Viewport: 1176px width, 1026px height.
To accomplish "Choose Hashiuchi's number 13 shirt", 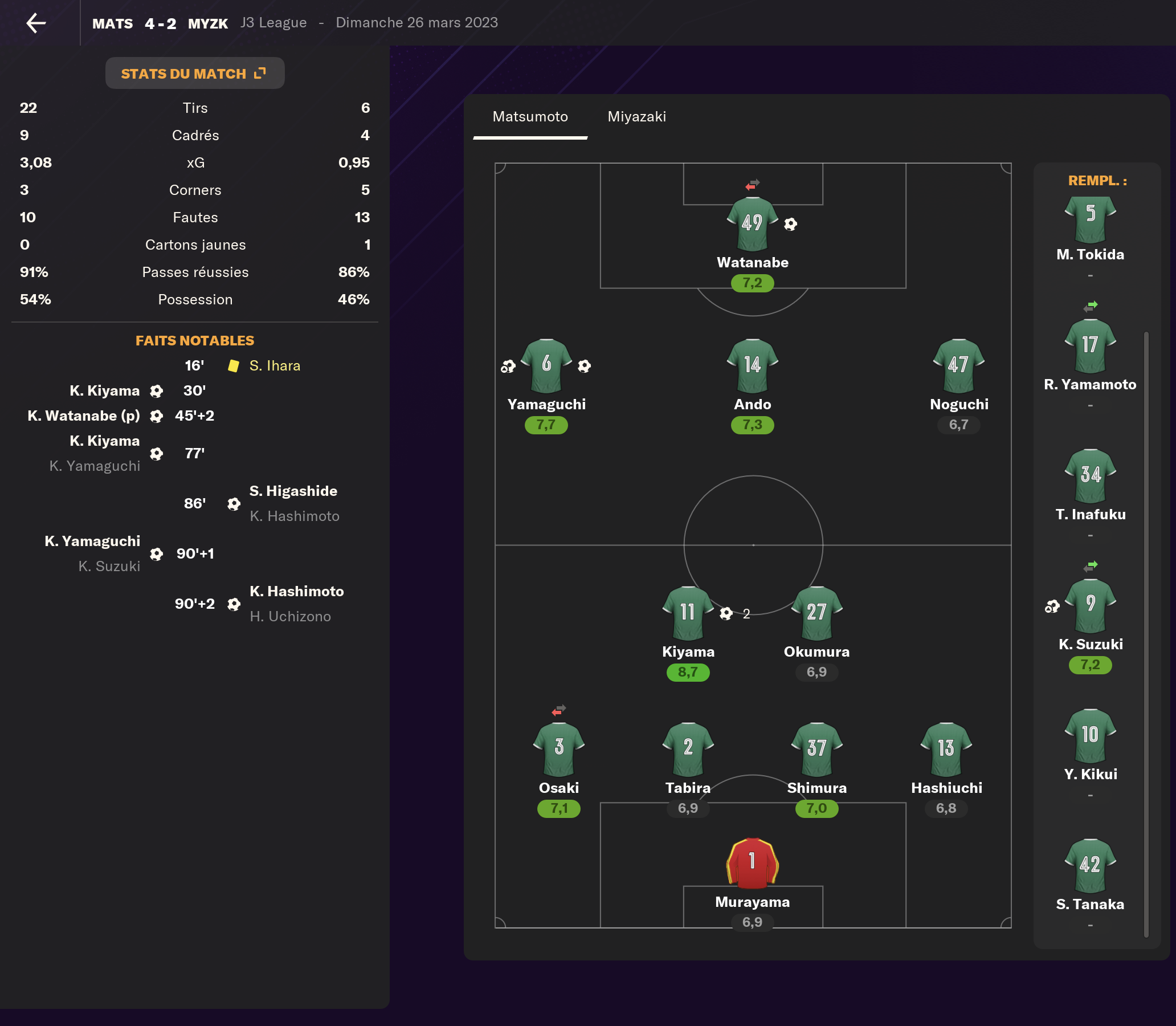I will tap(946, 748).
